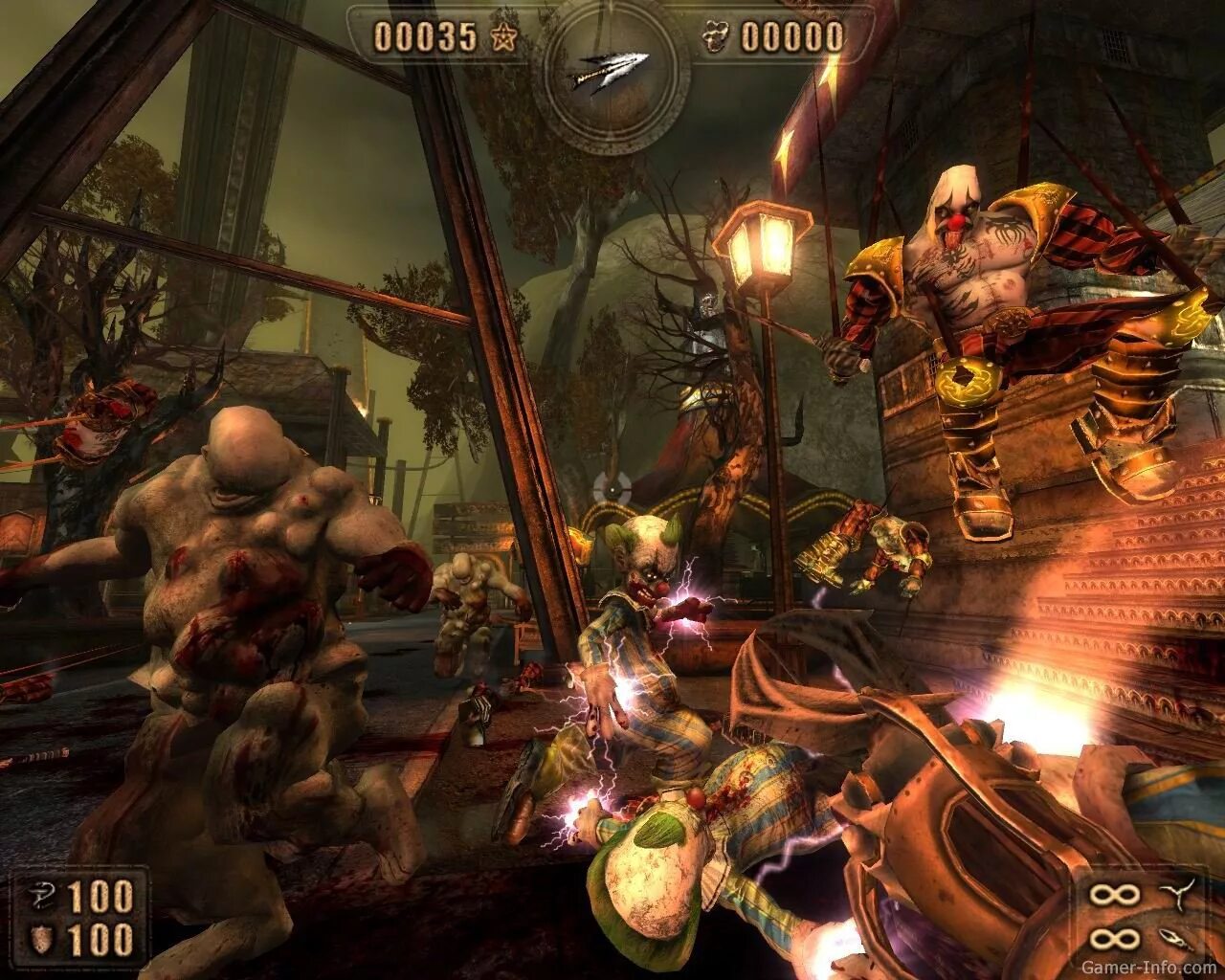Choose the Y-shaped blade ammo icon

[x=1177, y=896]
